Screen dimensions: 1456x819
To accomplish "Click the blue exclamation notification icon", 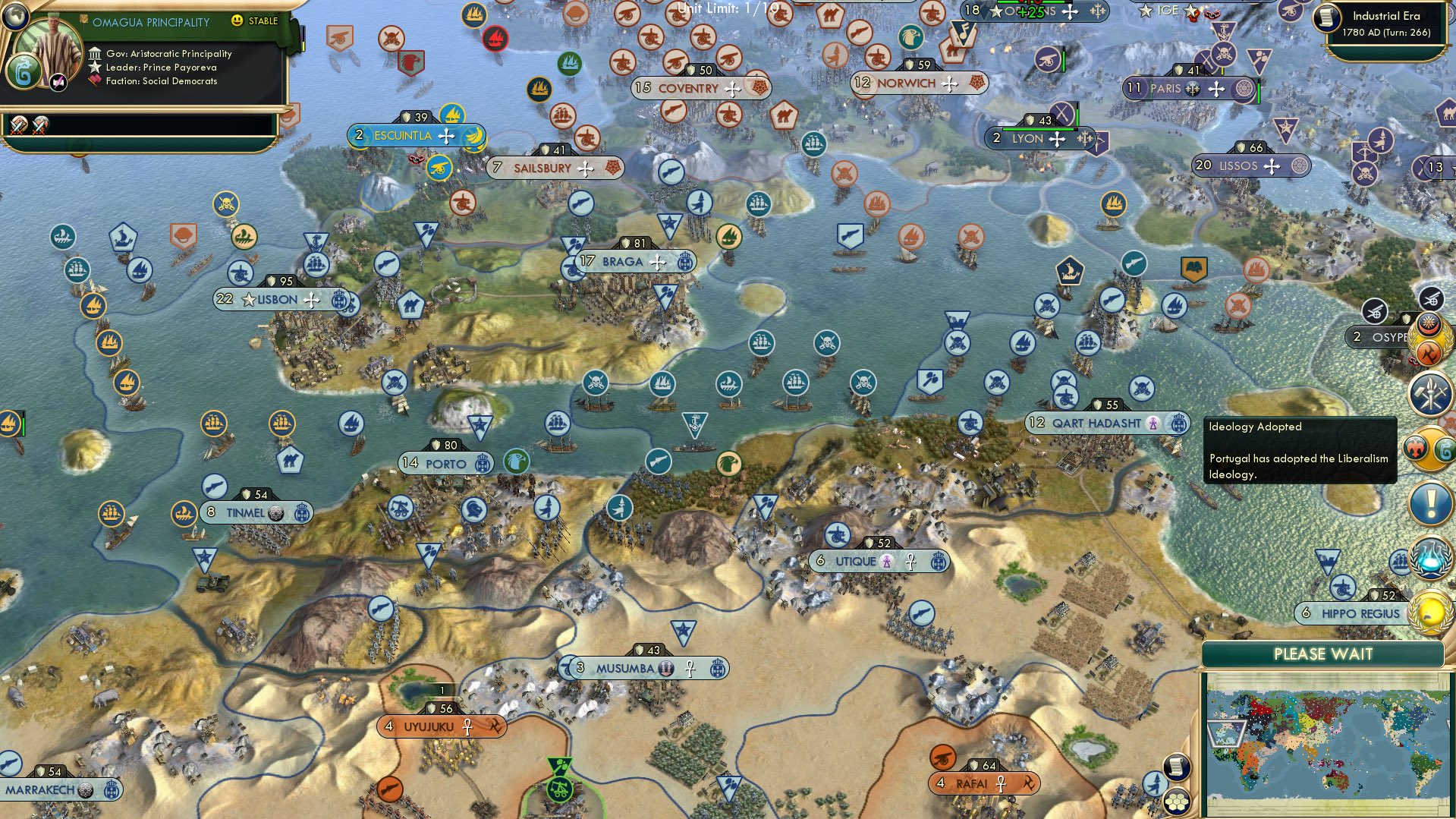I will (x=1431, y=502).
